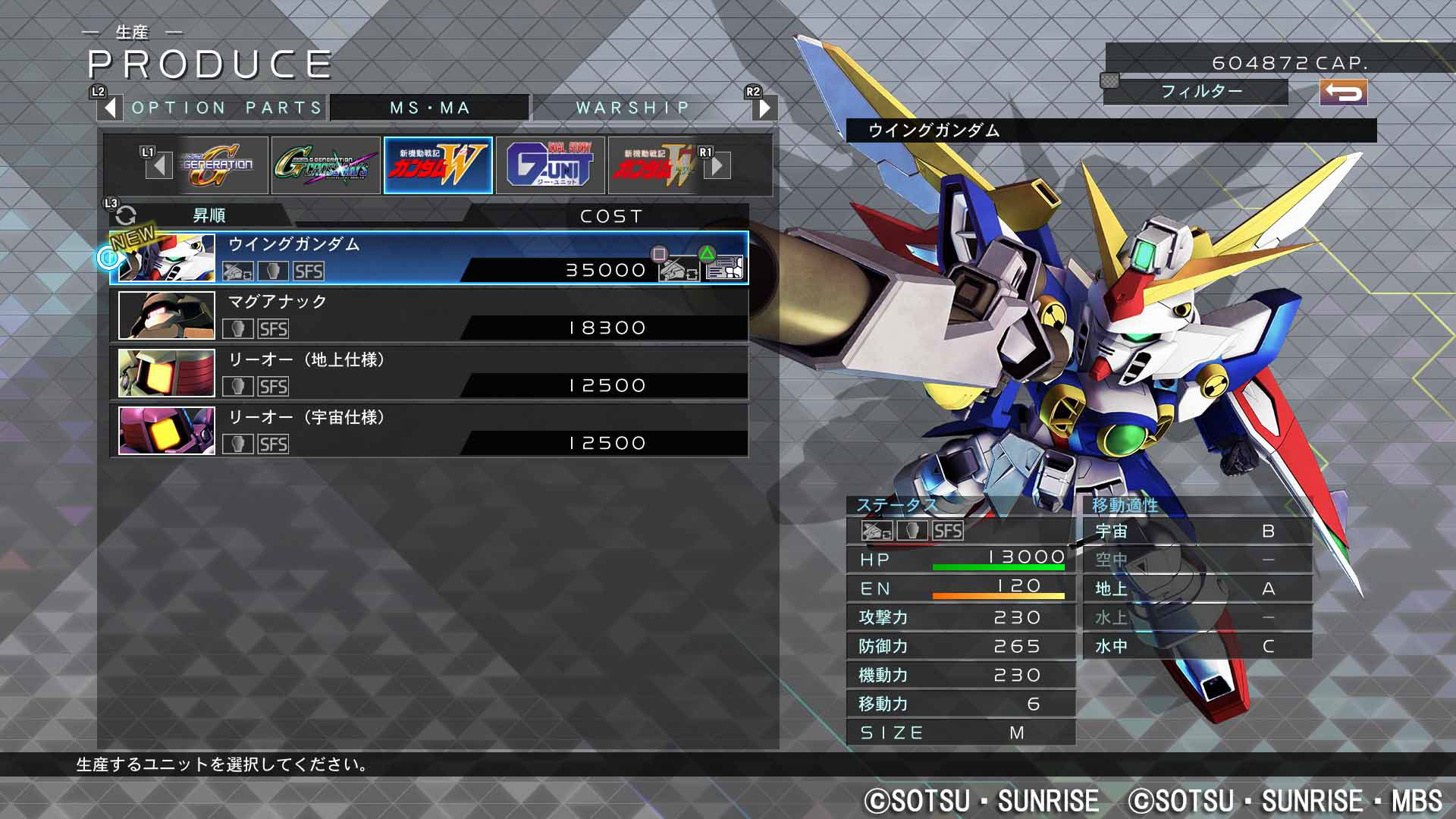Toggle the 昇順 sort order
The image size is (1456, 819).
pos(208,216)
